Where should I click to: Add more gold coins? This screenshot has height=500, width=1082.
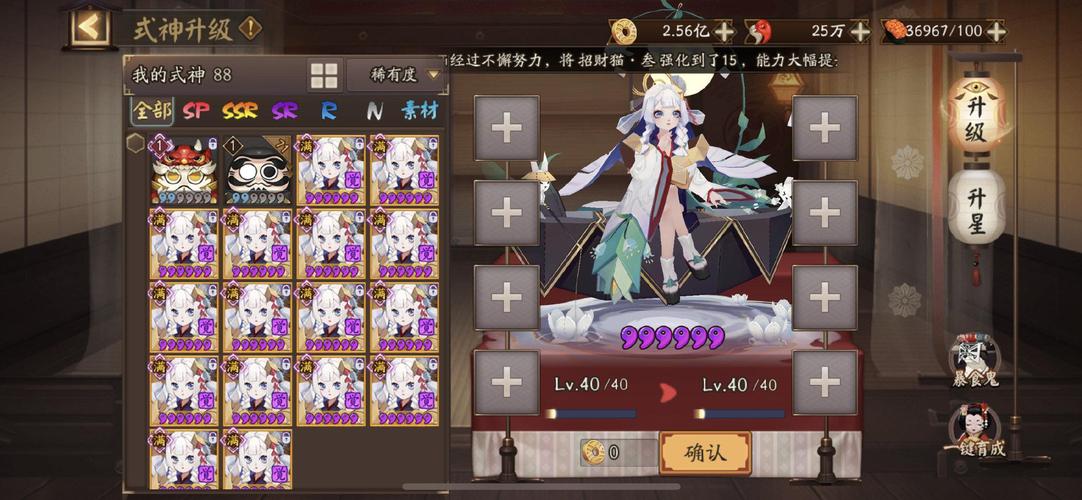(724, 31)
